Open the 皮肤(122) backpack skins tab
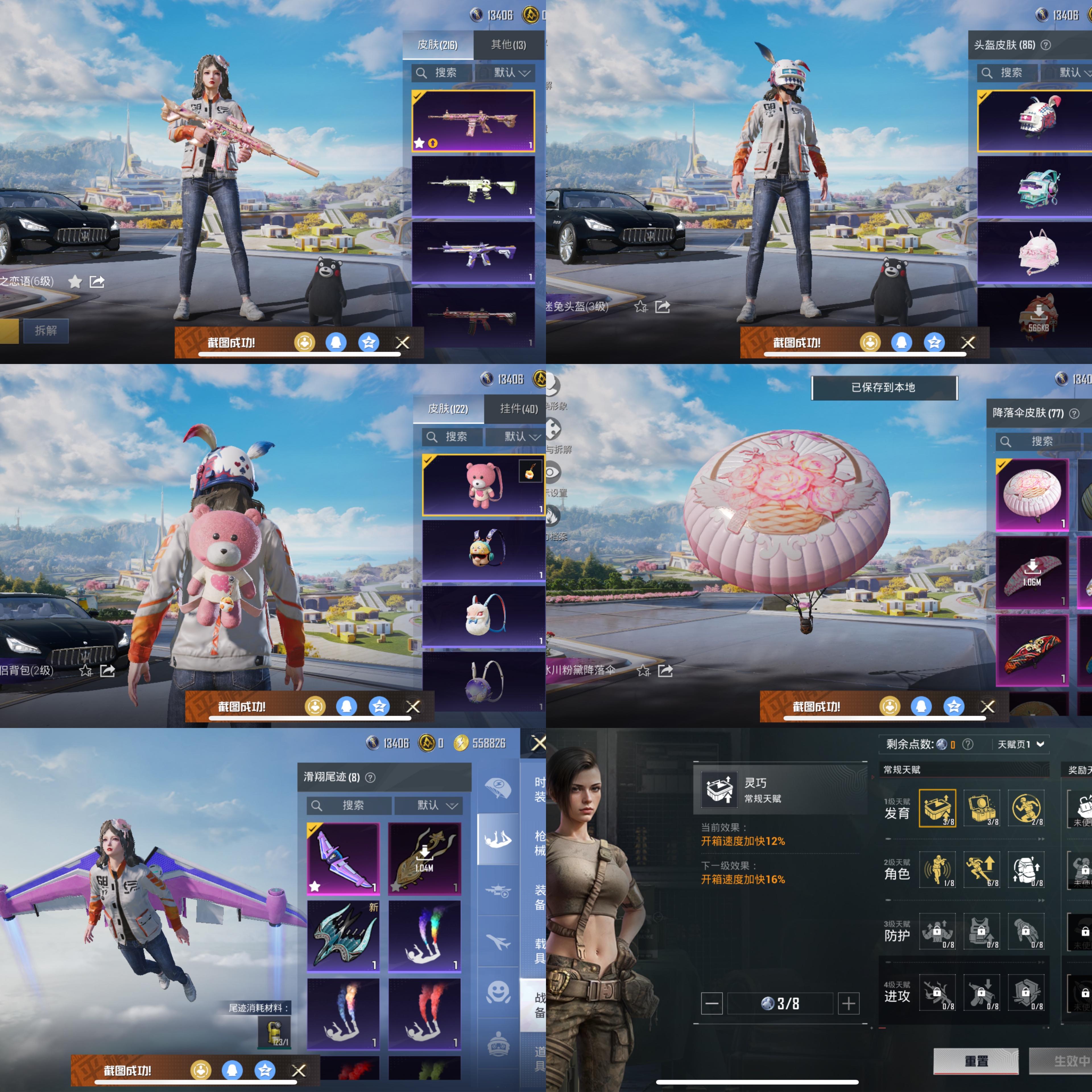The width and height of the screenshot is (1092, 1092). click(448, 409)
